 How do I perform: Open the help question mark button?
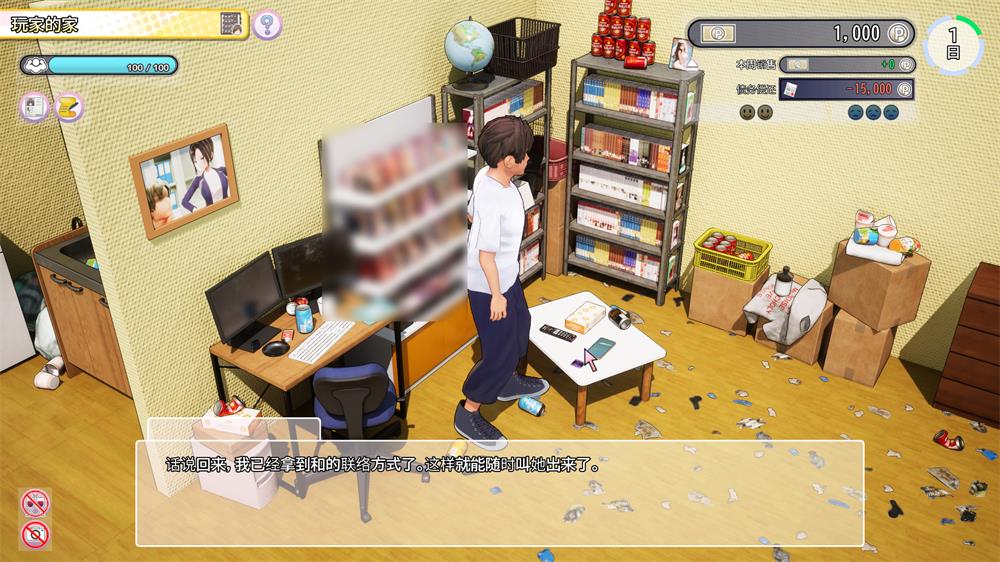coord(266,24)
